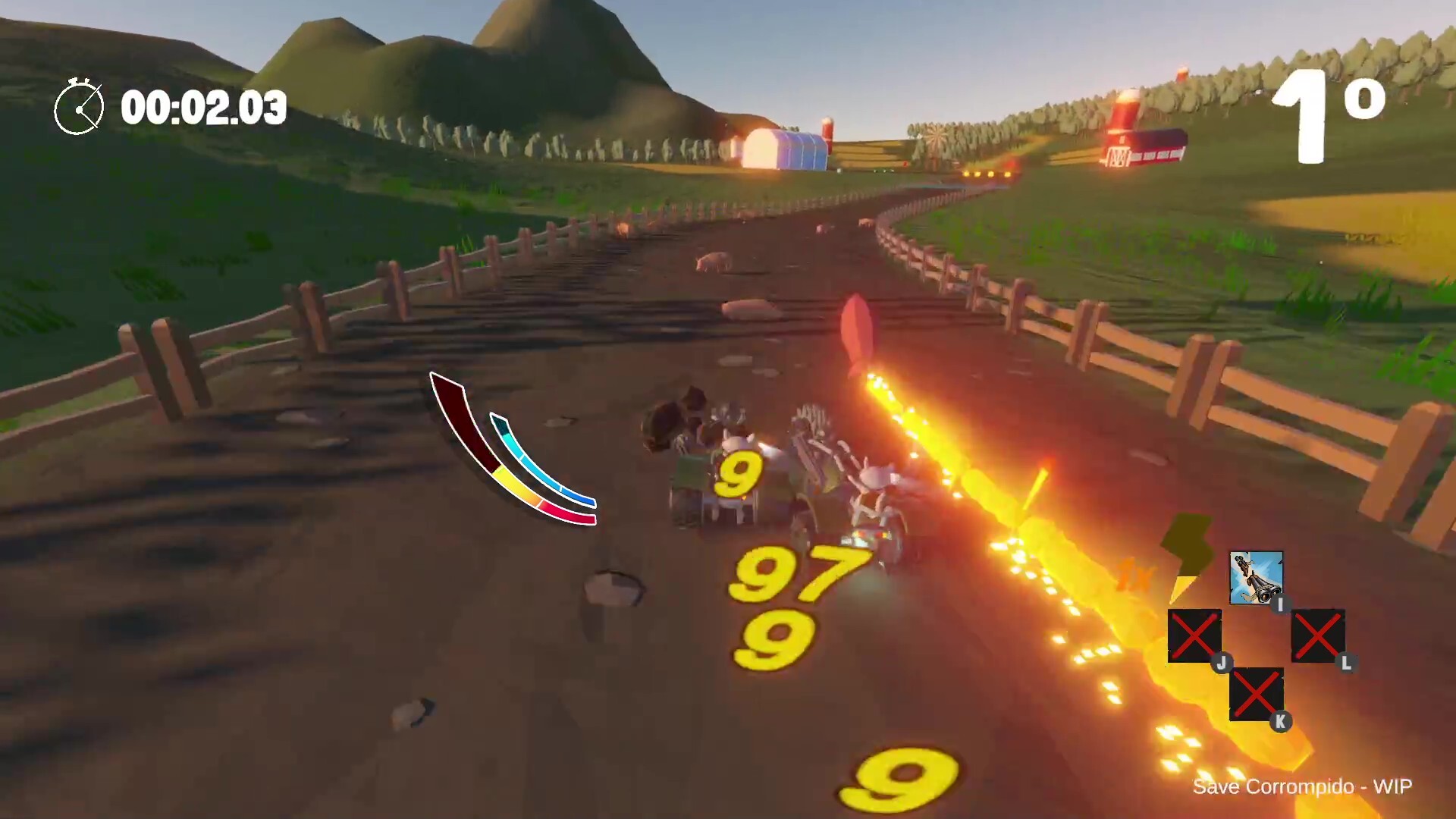The width and height of the screenshot is (1456, 819).
Task: Click the K key badge below its slot
Action: [x=1280, y=720]
